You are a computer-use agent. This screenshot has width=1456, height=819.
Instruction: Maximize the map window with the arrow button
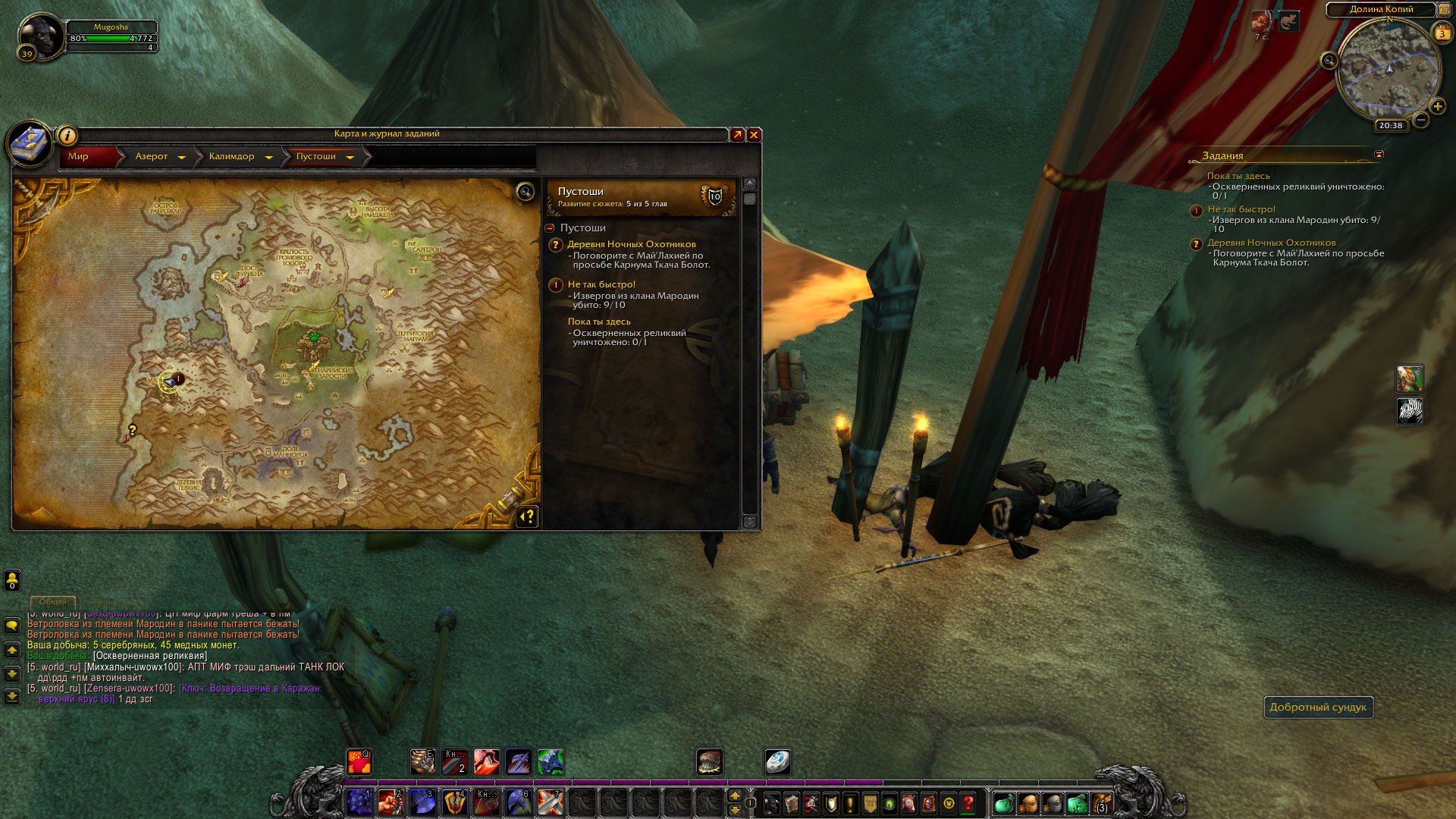pyautogui.click(x=736, y=135)
